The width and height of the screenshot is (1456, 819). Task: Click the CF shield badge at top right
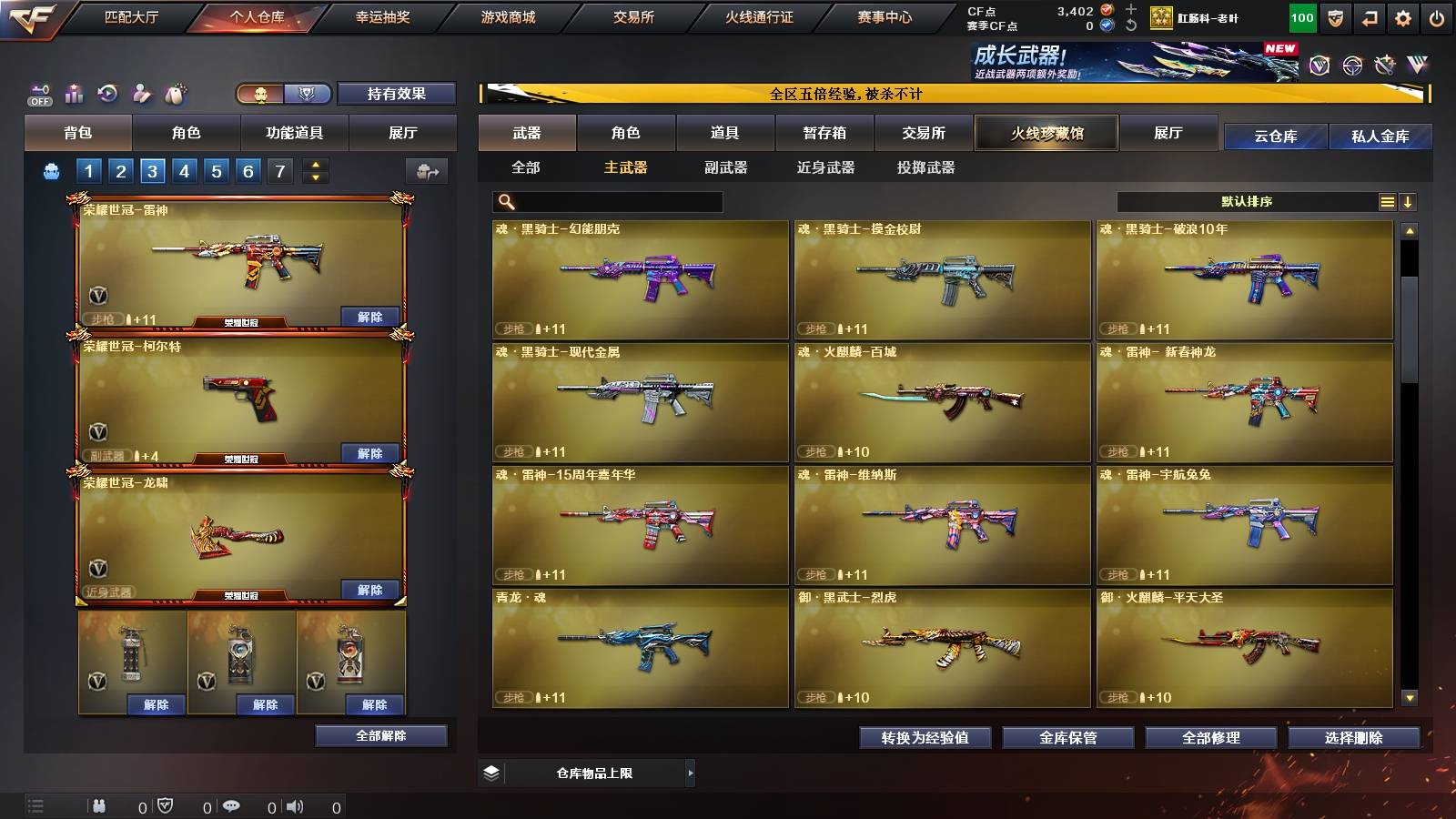point(1335,18)
